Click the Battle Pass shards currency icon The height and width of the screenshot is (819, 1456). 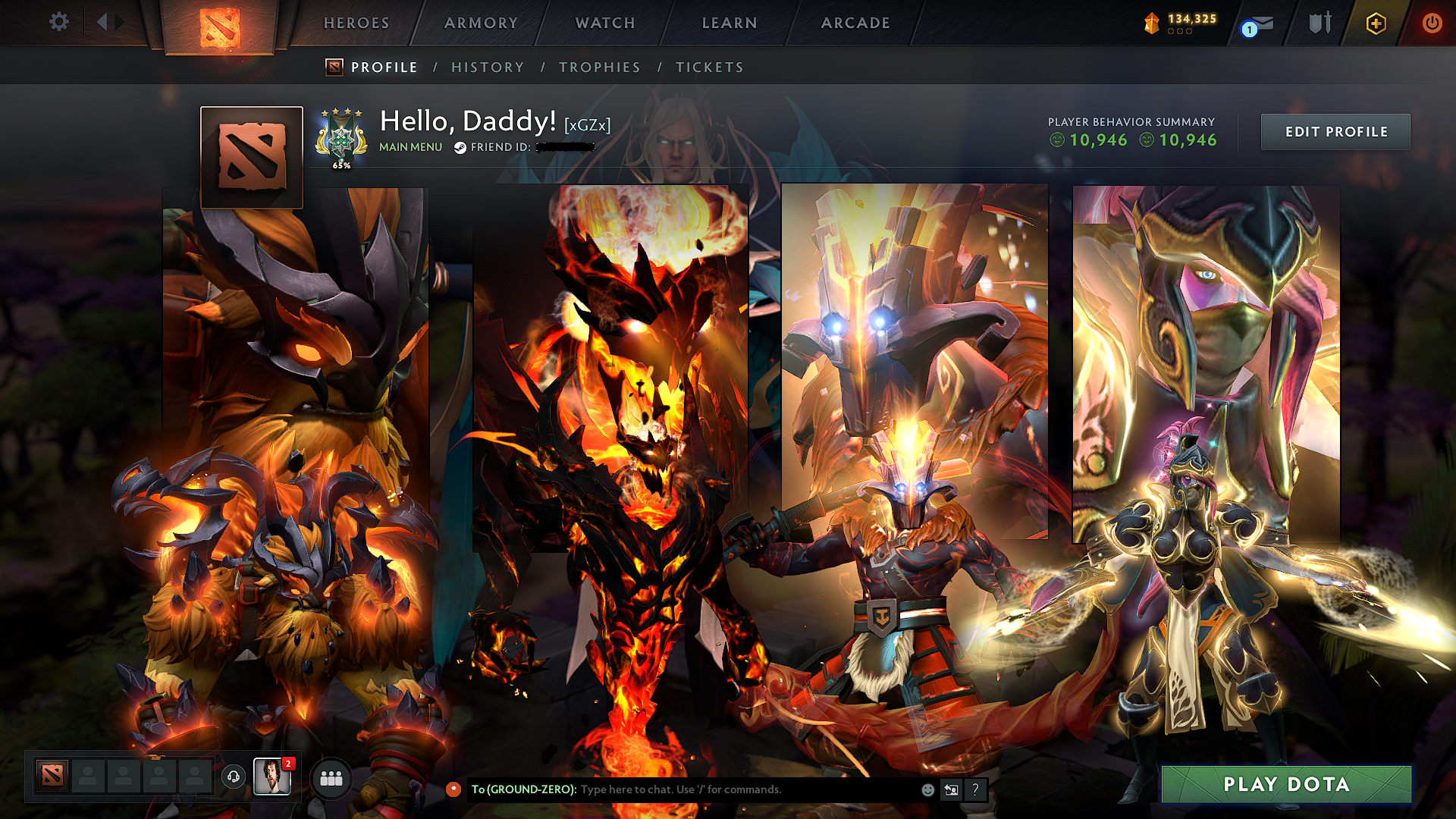coord(1150,23)
